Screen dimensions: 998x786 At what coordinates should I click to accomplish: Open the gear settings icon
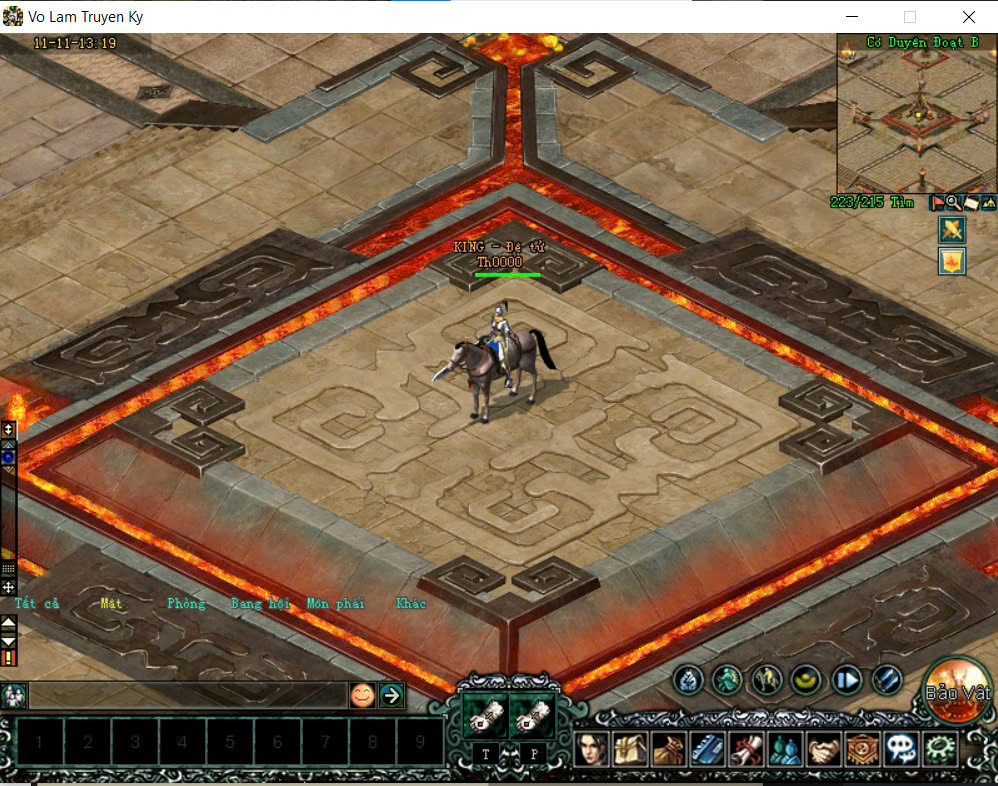pos(938,747)
